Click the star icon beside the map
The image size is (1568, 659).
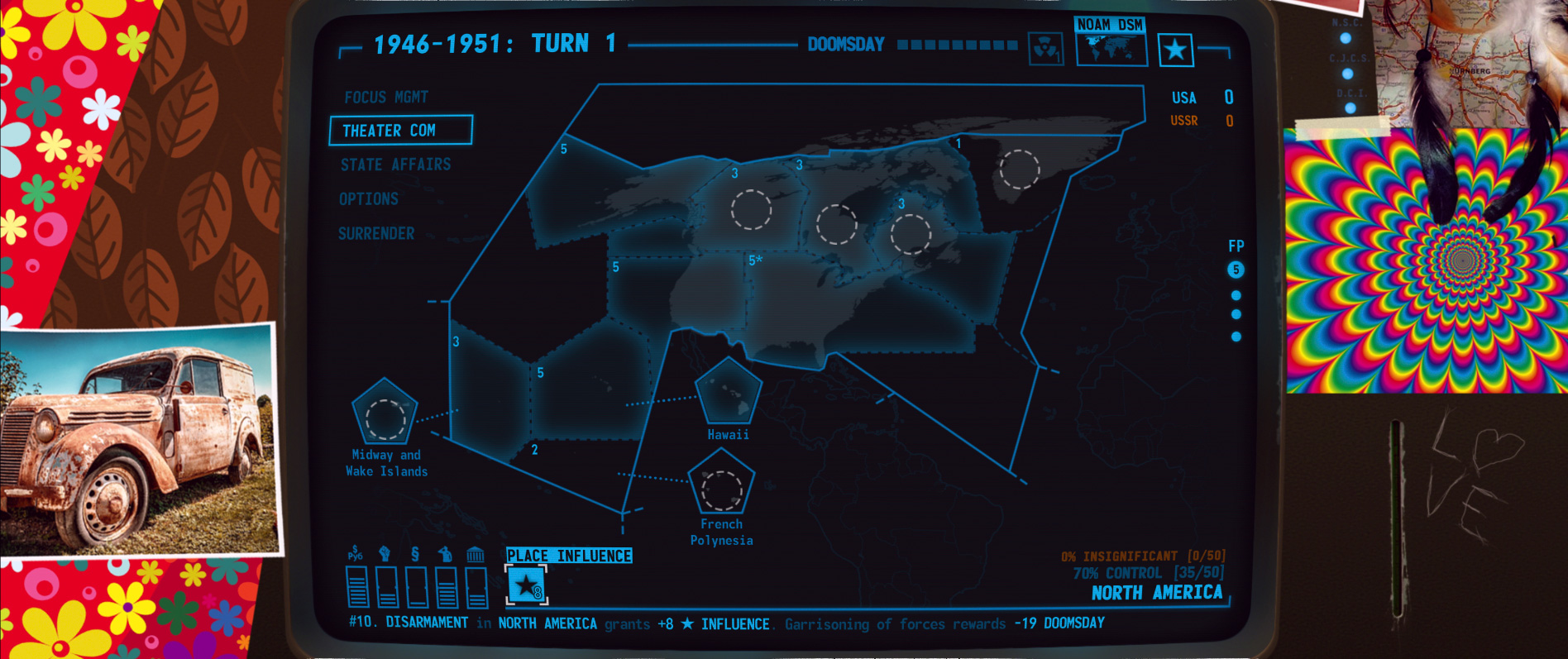[x=1175, y=47]
